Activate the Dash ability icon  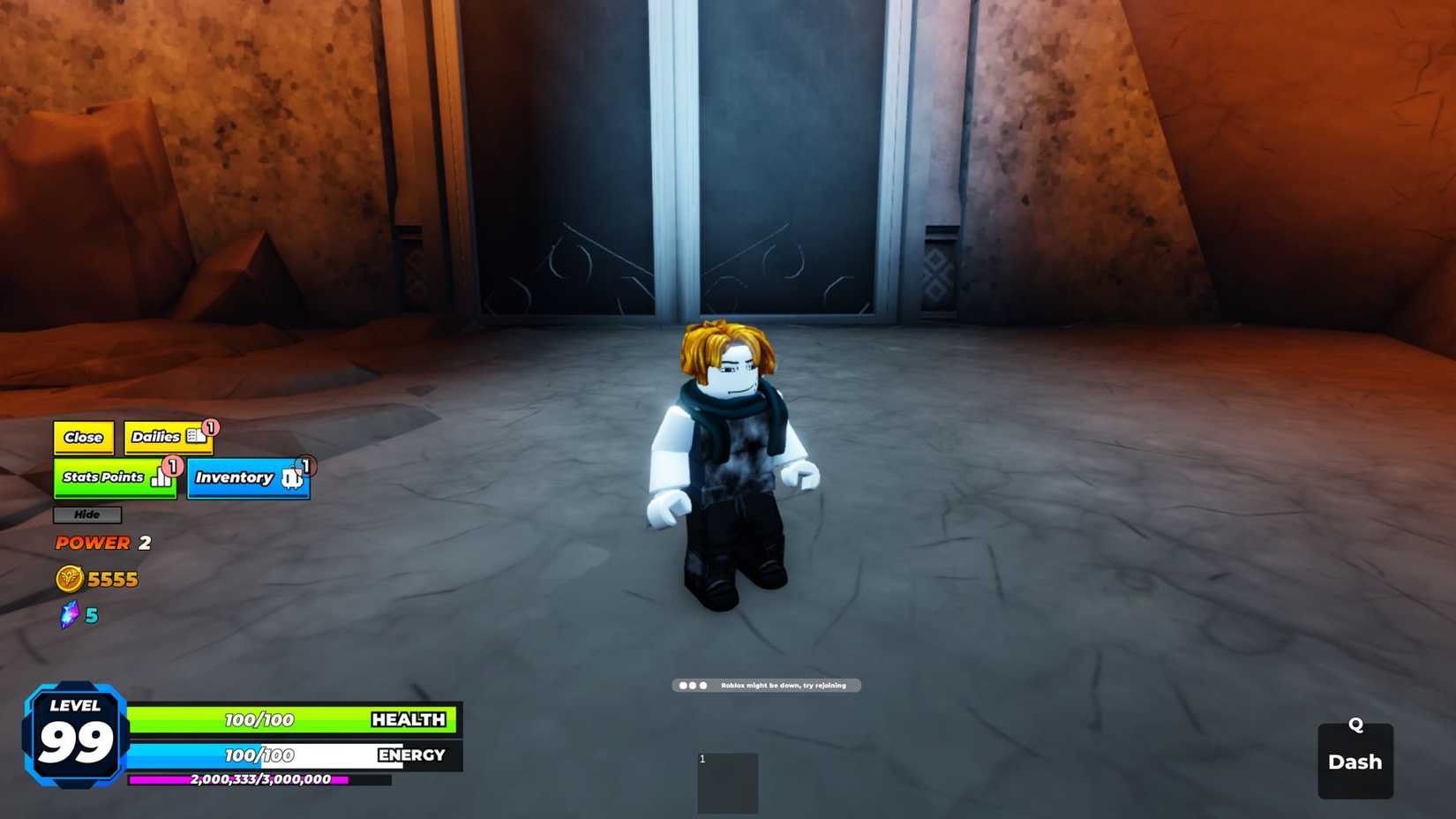(1355, 761)
